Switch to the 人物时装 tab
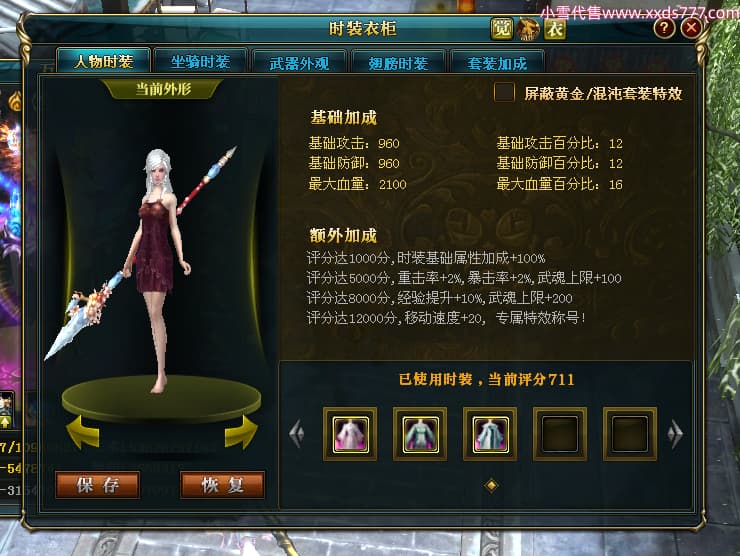Image resolution: width=740 pixels, height=556 pixels. click(103, 62)
